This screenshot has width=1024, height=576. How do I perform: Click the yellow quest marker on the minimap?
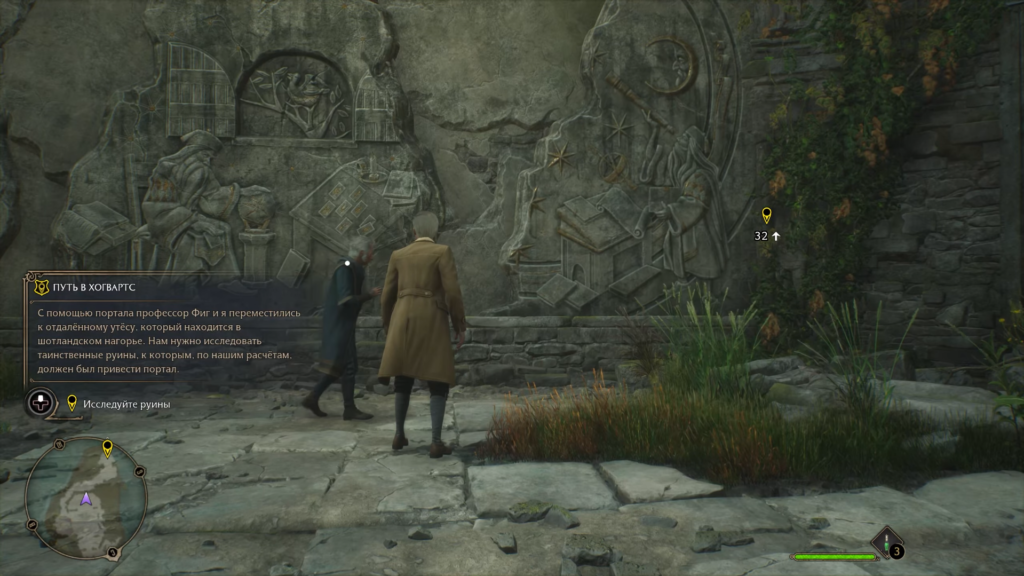[x=107, y=449]
